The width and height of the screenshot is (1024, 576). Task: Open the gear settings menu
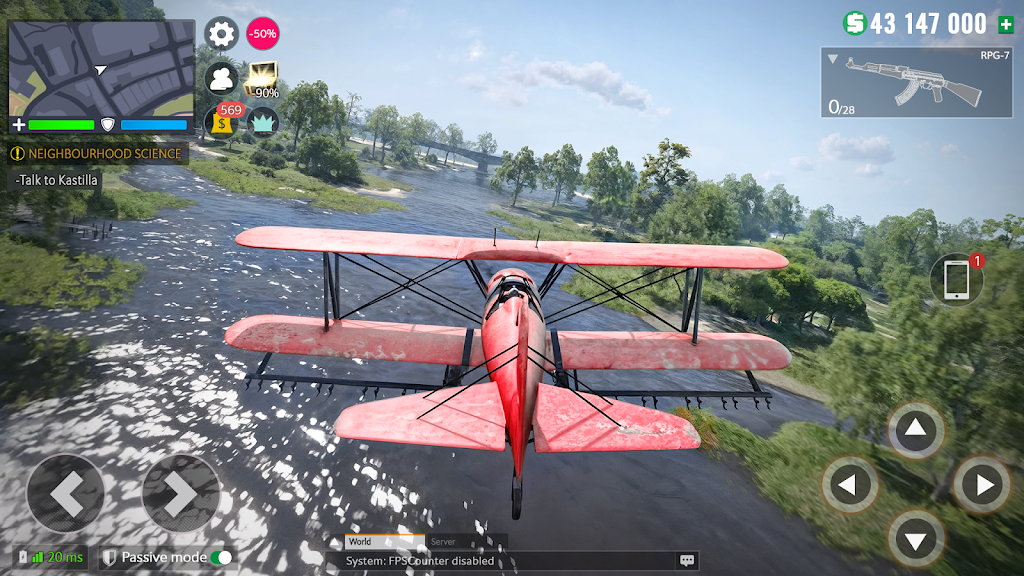click(x=221, y=34)
